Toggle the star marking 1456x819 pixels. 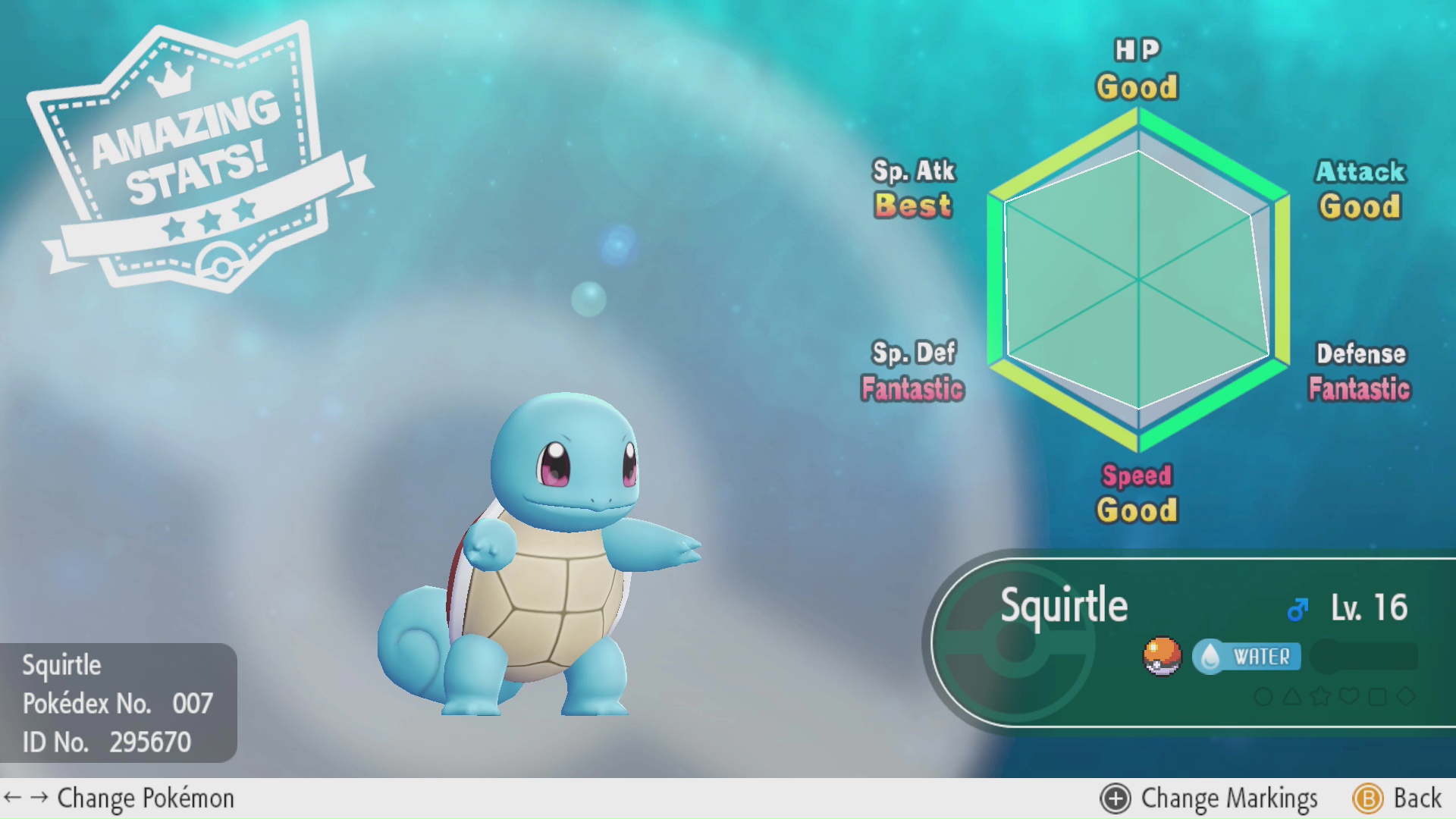pos(1320,696)
